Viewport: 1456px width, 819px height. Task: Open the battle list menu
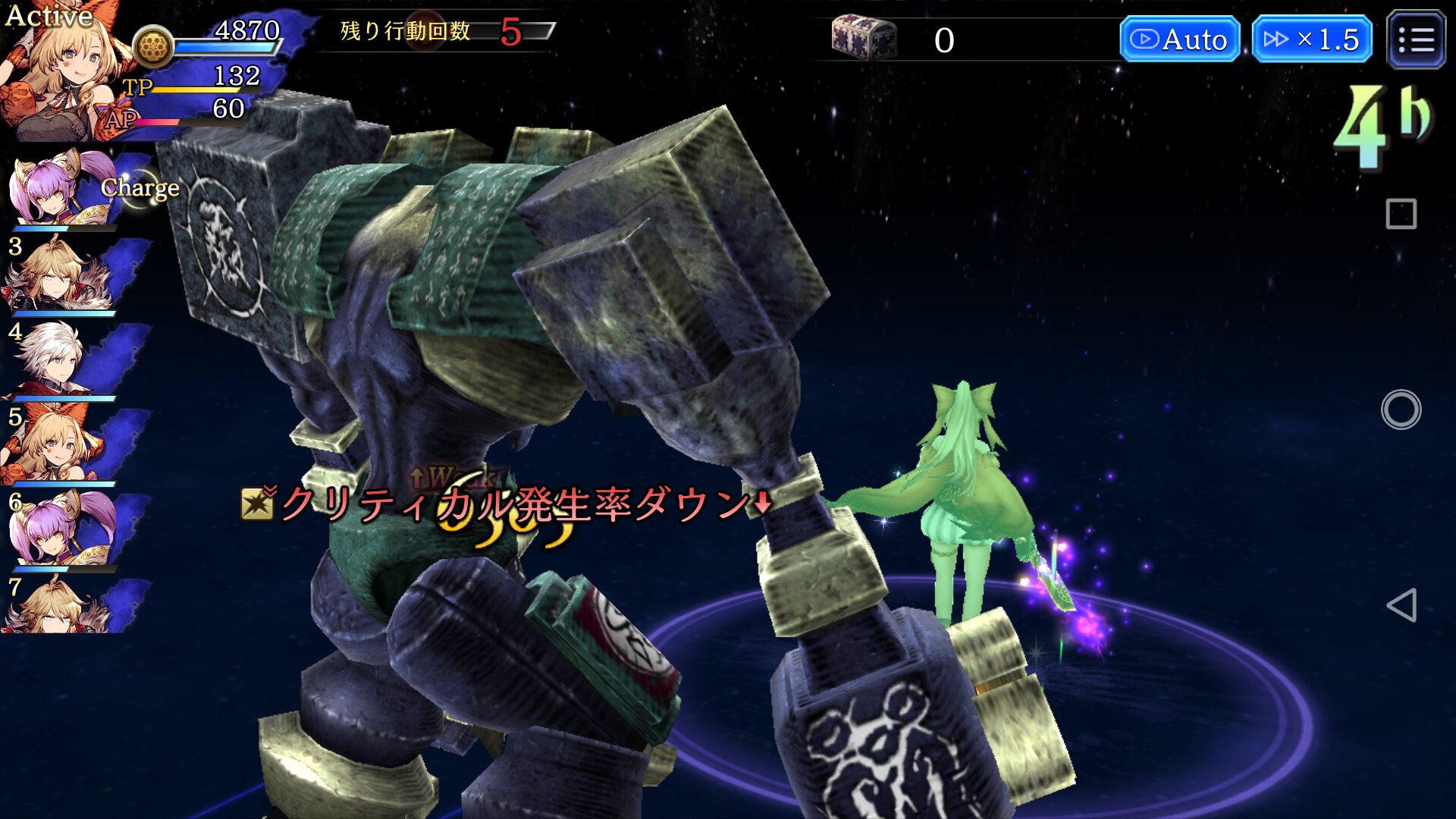(1415, 39)
